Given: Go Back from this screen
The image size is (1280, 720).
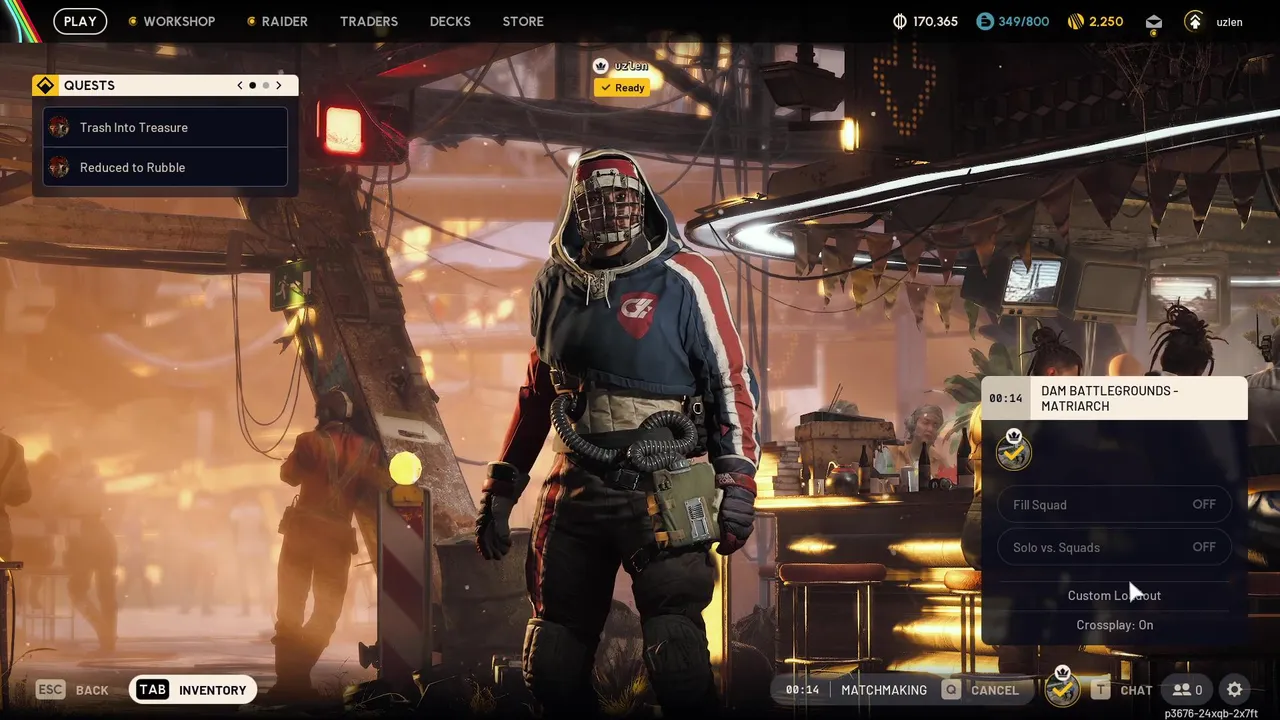Looking at the screenshot, I should 73,690.
